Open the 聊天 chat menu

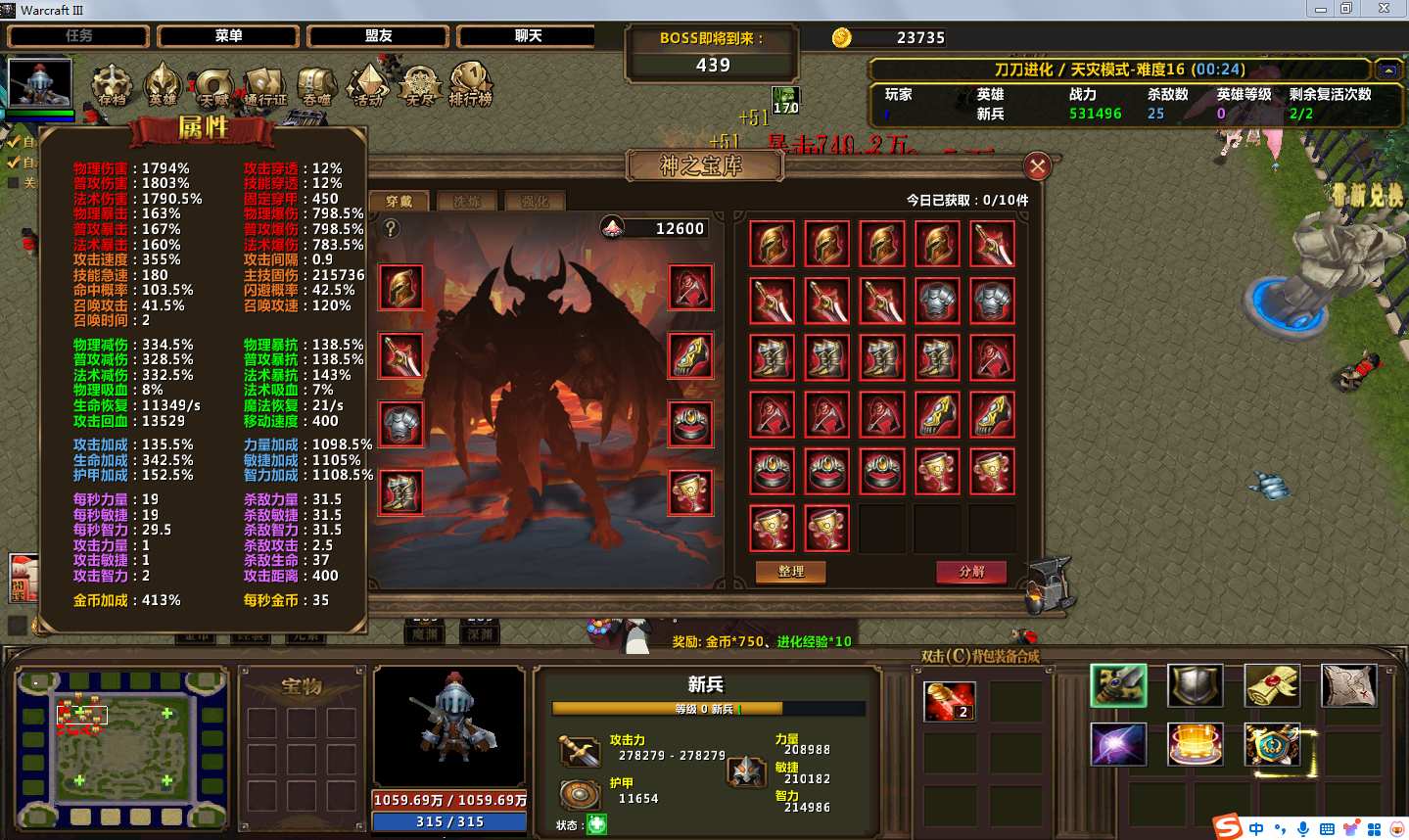[528, 36]
